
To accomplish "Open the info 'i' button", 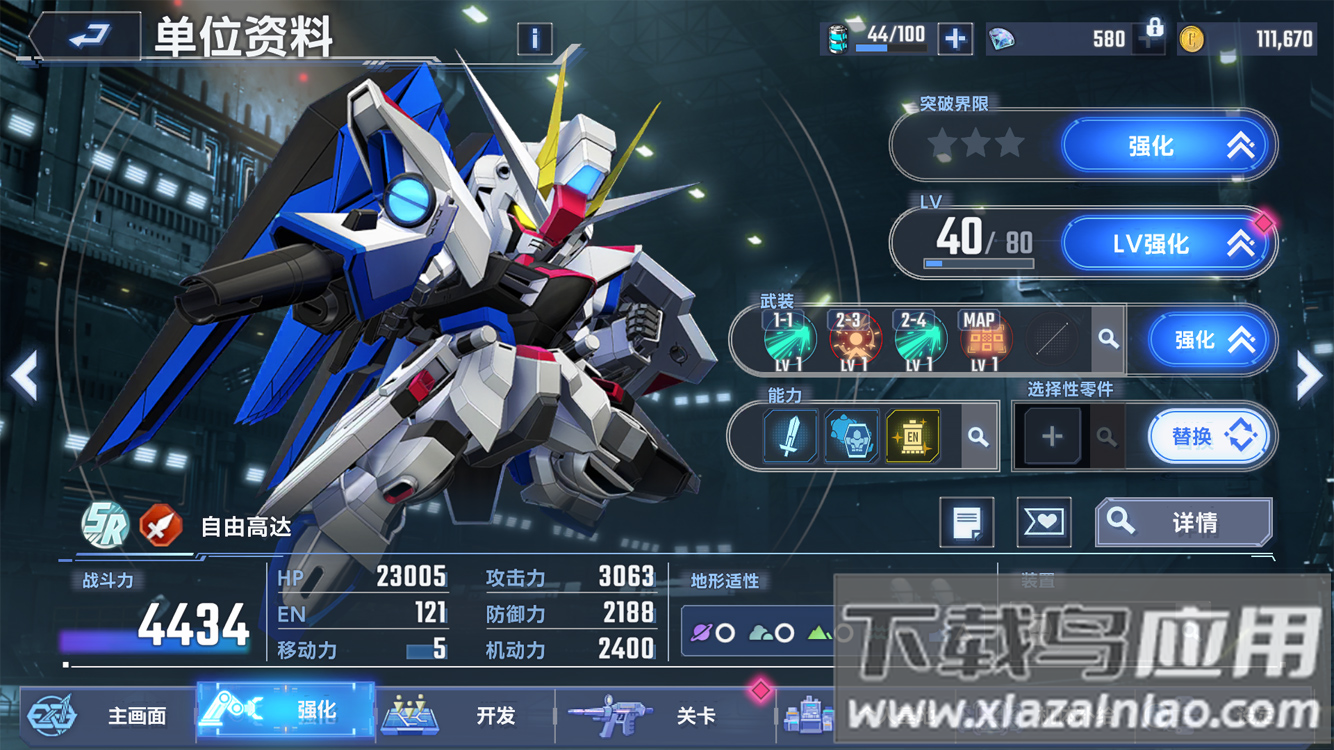I will 535,39.
